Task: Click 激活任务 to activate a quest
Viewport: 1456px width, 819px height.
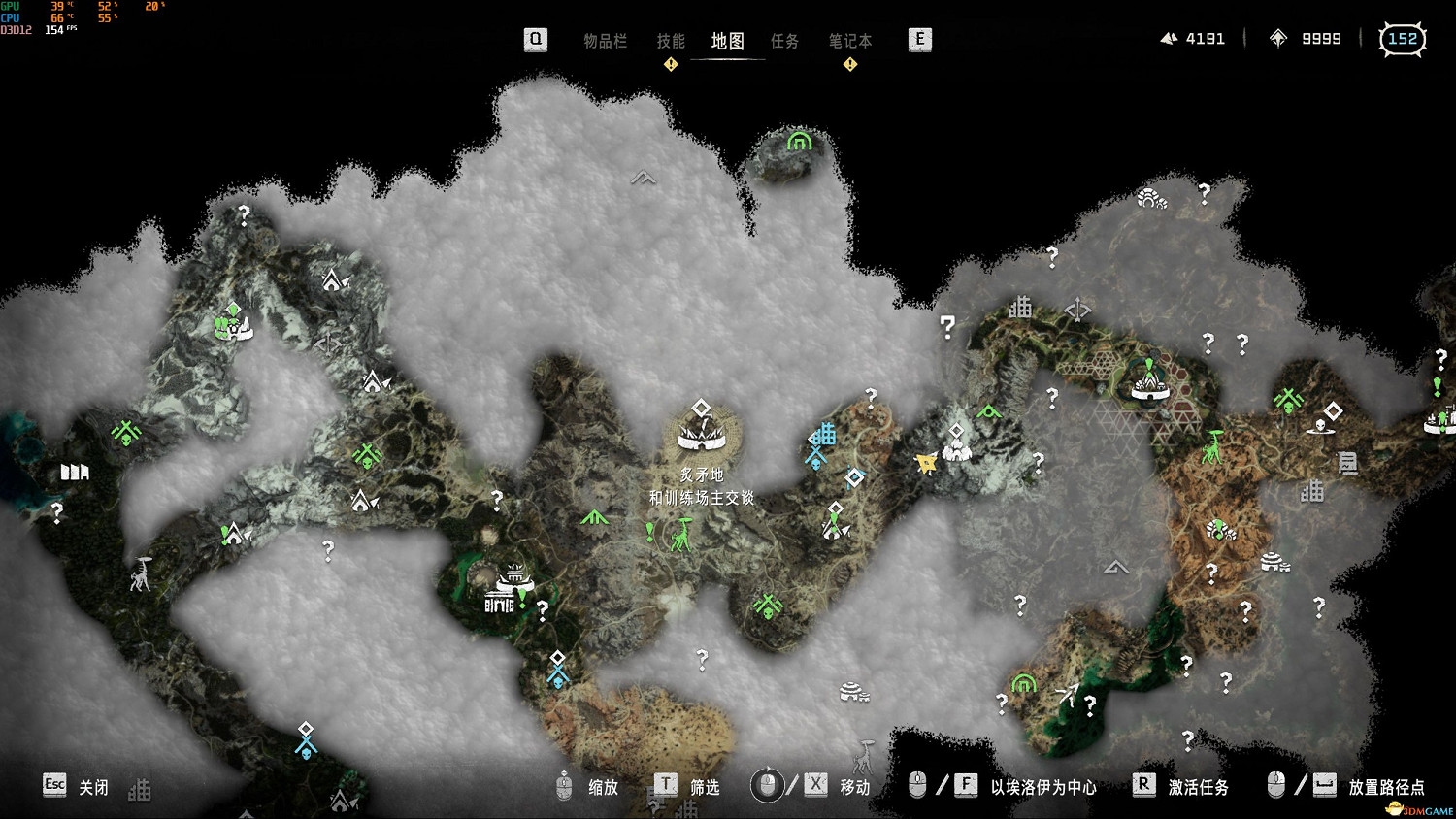Action: pyautogui.click(x=1196, y=788)
